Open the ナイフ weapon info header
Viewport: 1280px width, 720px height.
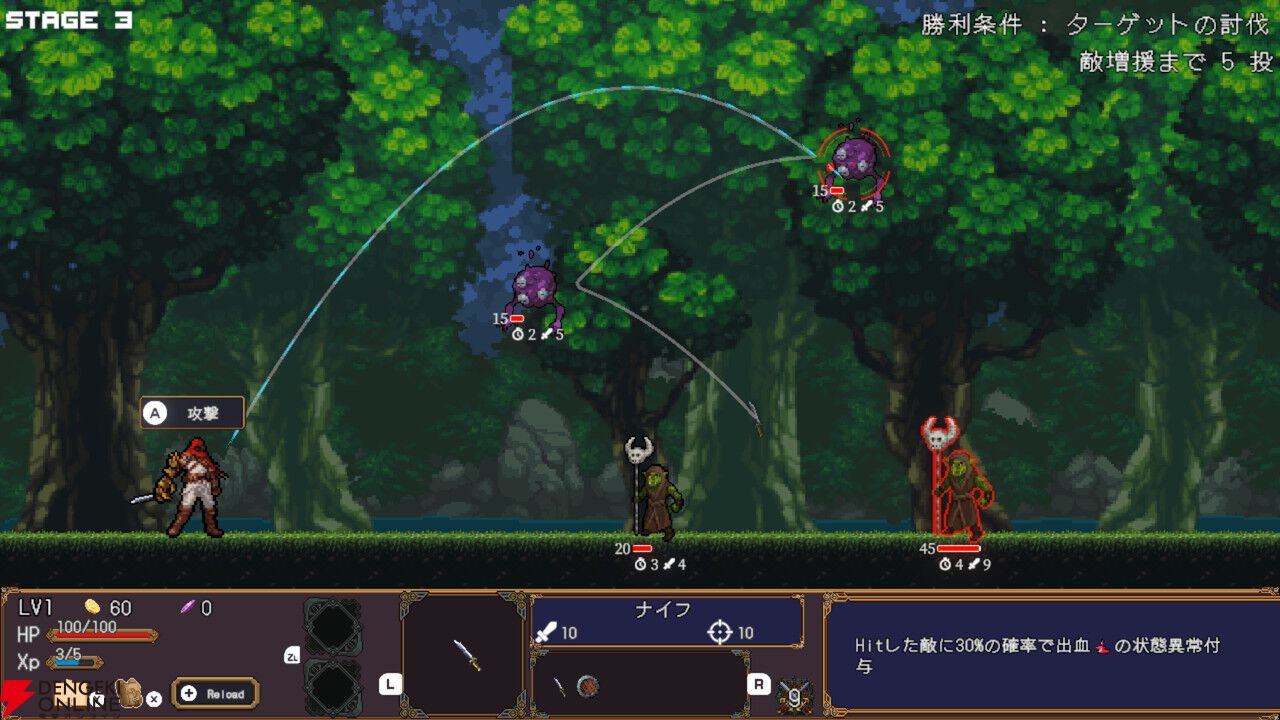[x=663, y=606]
